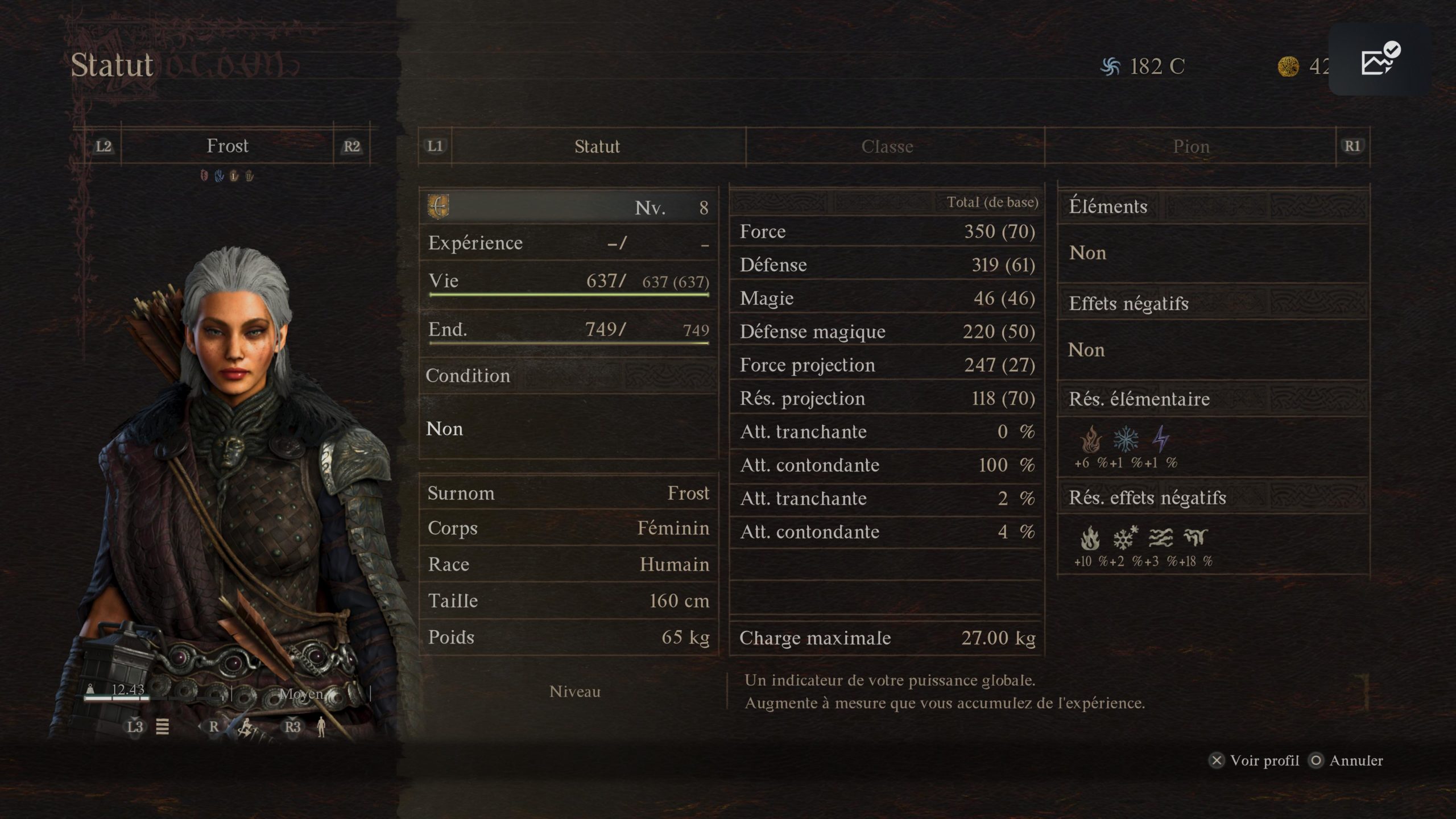
Task: Select the Statut tab
Action: (597, 147)
